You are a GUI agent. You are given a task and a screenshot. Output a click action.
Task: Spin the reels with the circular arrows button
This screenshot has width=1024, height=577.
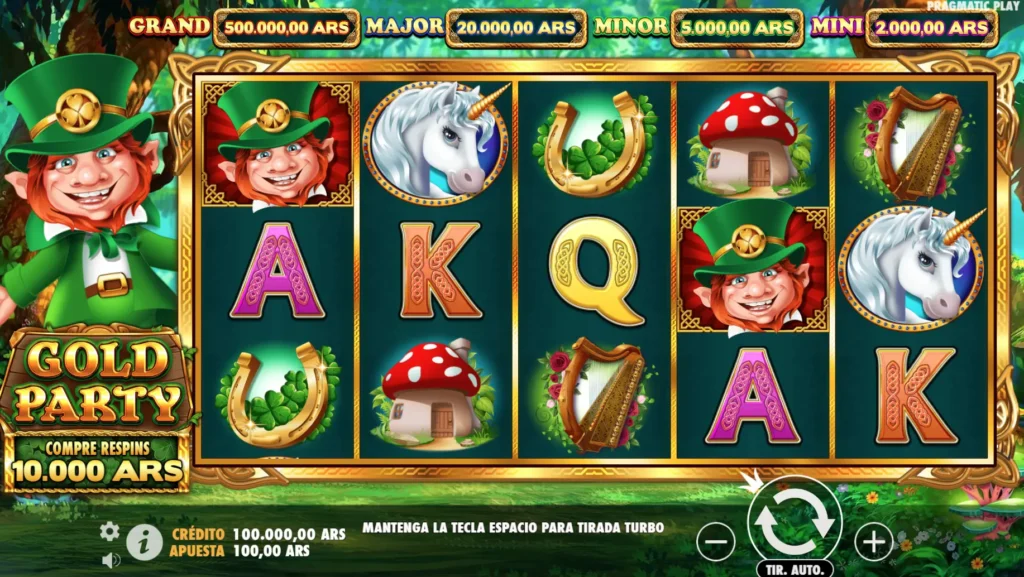pos(794,520)
